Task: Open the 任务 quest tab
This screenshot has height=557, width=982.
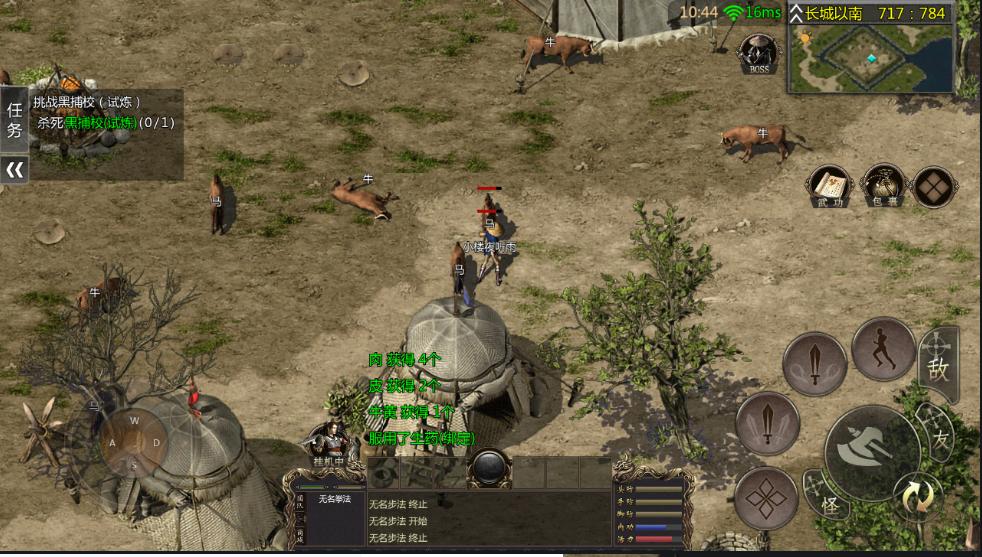Action: point(14,120)
